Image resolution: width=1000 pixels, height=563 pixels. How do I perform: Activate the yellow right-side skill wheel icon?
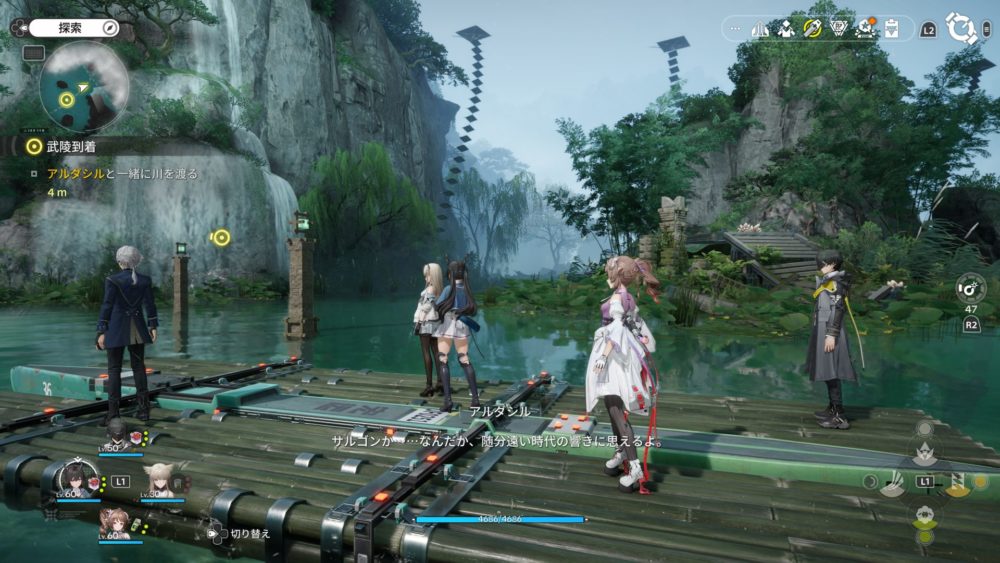pyautogui.click(x=957, y=482)
